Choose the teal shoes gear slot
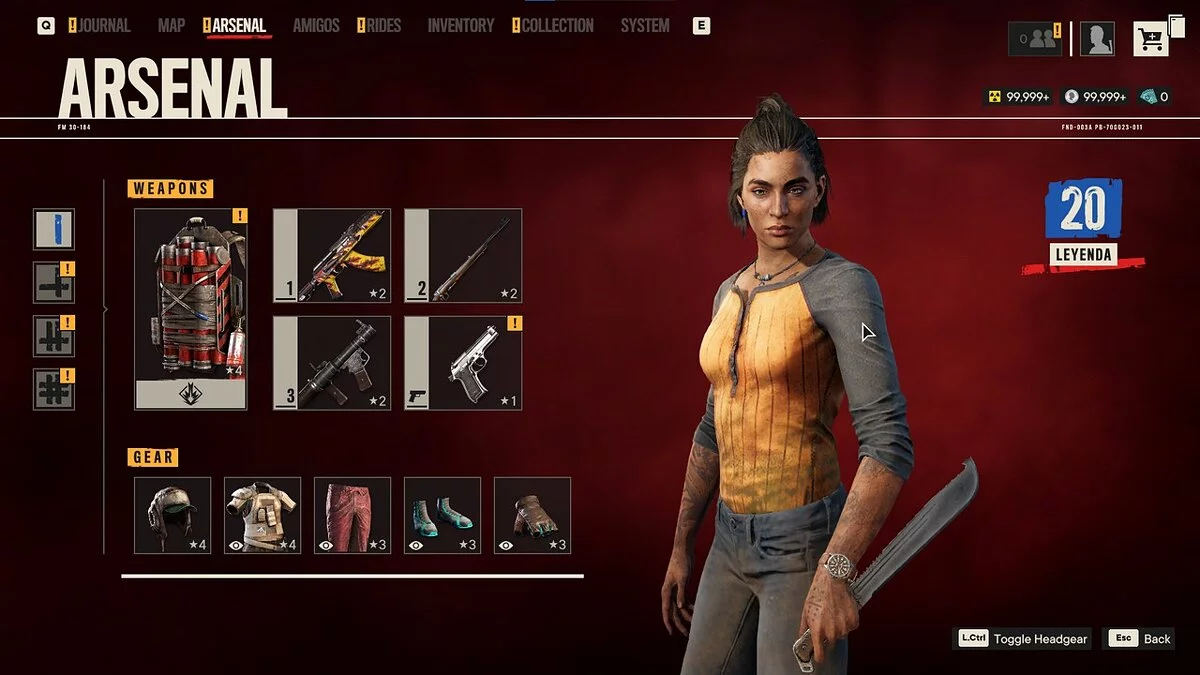The width and height of the screenshot is (1200, 675). pos(442,515)
